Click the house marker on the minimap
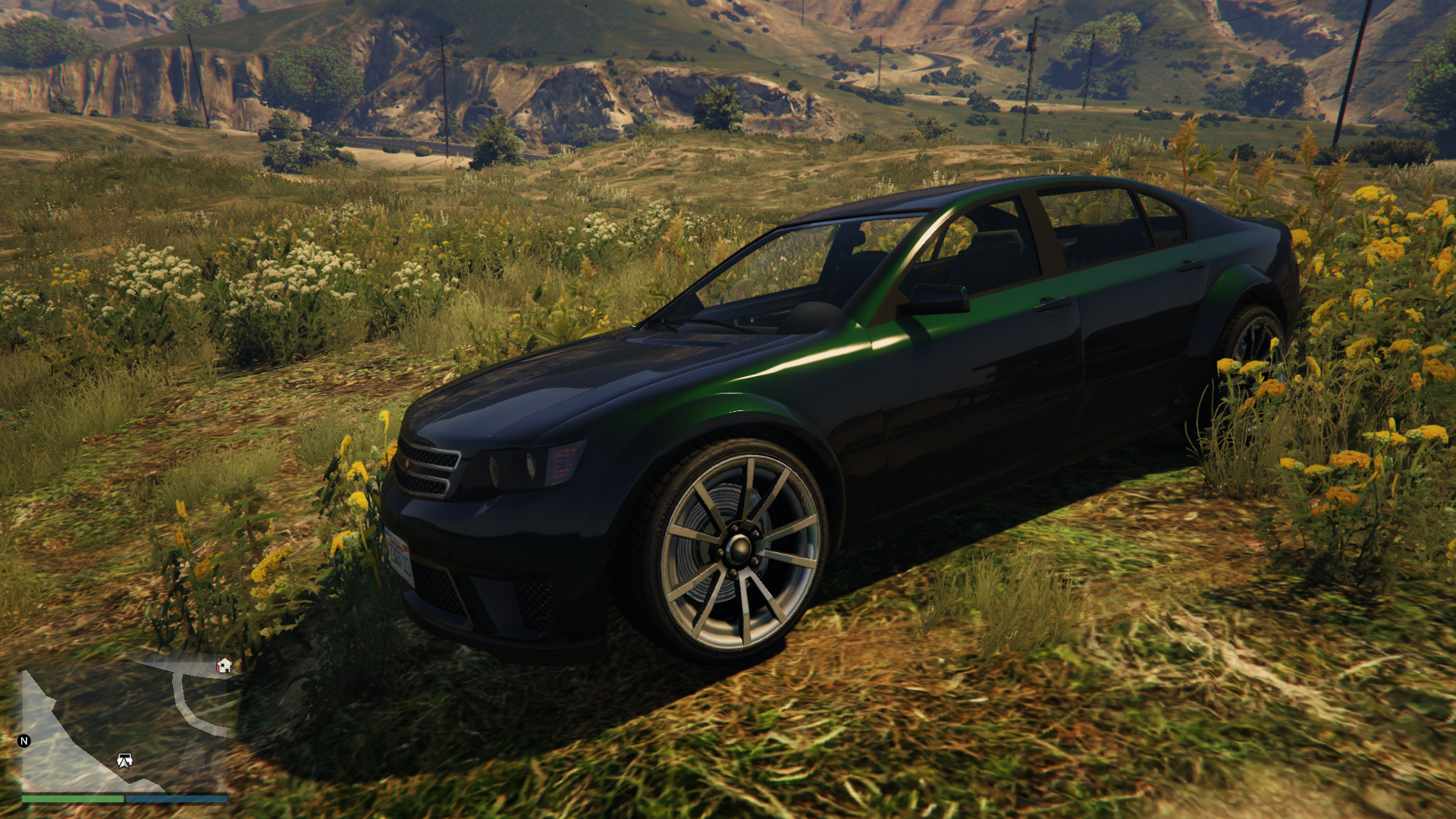This screenshot has height=819, width=1456. coord(224,666)
